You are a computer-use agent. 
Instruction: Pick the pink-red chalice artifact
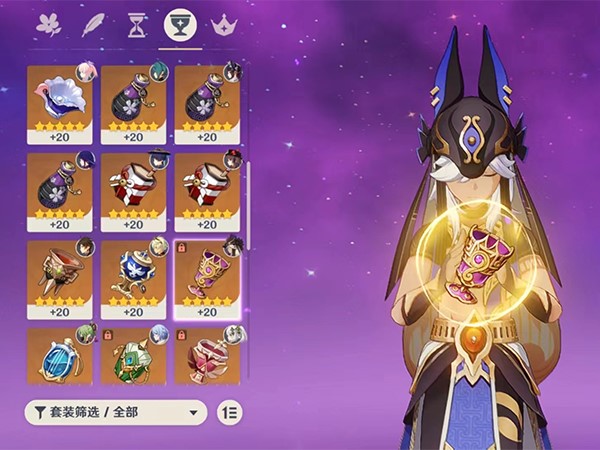coord(208,356)
